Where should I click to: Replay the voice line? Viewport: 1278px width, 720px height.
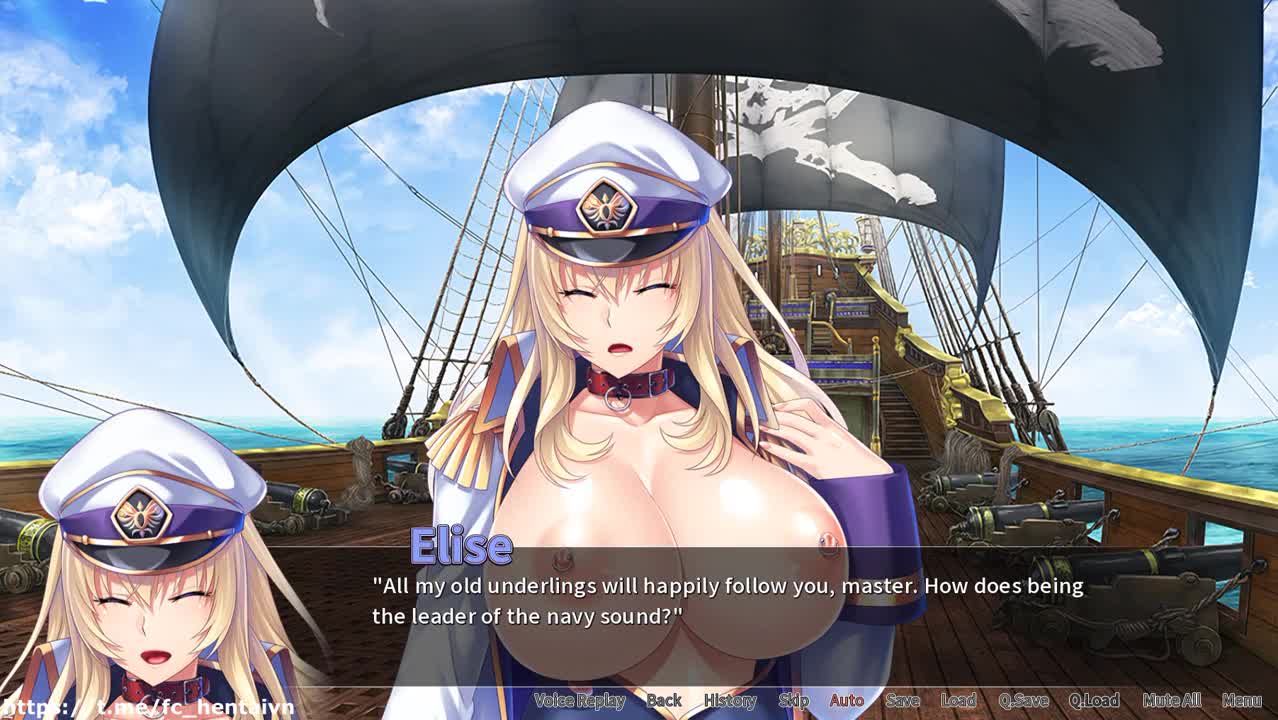[579, 700]
